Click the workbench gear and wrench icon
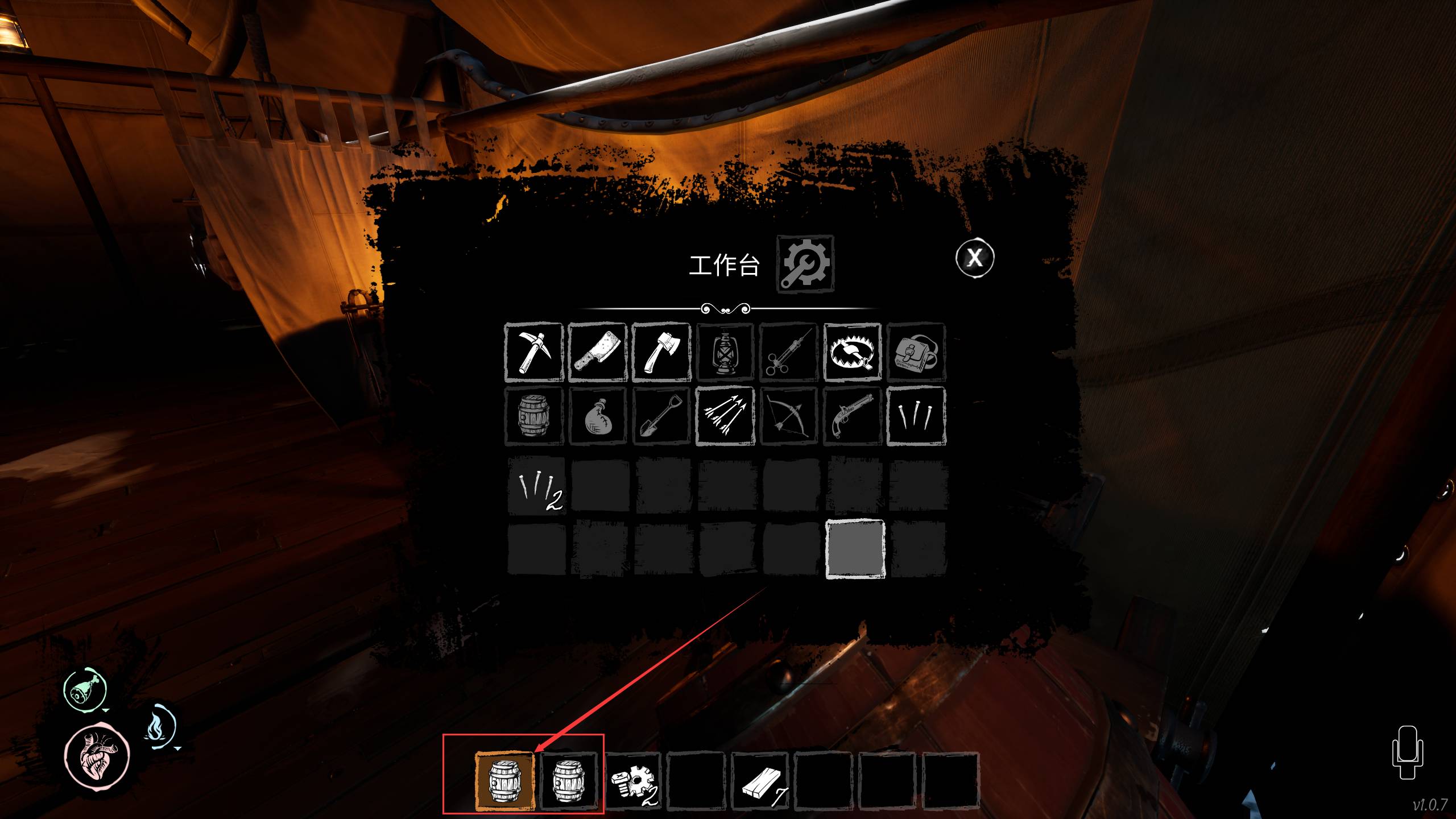 [805, 264]
